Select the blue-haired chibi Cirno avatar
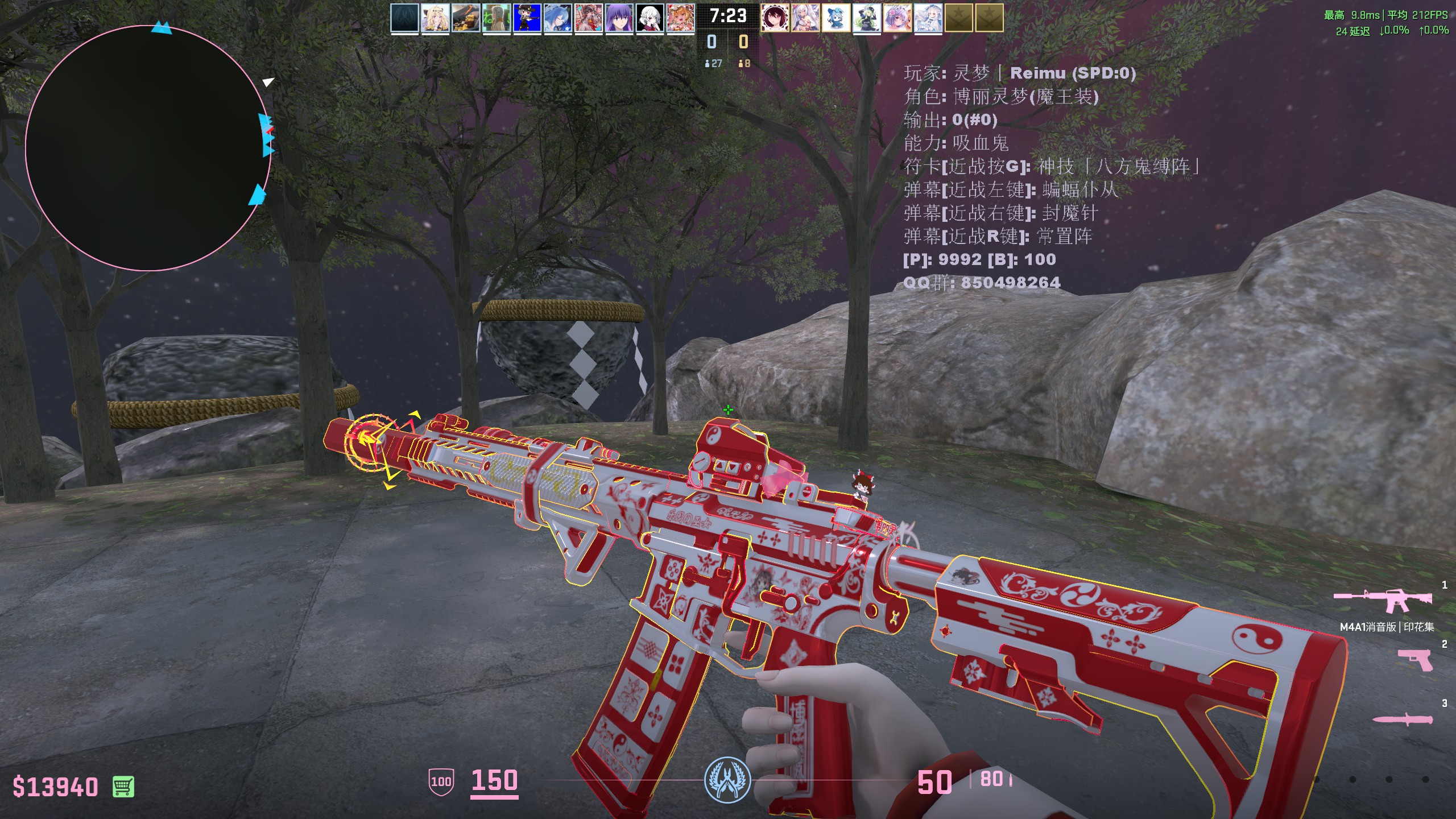The image size is (1456, 819). click(x=836, y=18)
